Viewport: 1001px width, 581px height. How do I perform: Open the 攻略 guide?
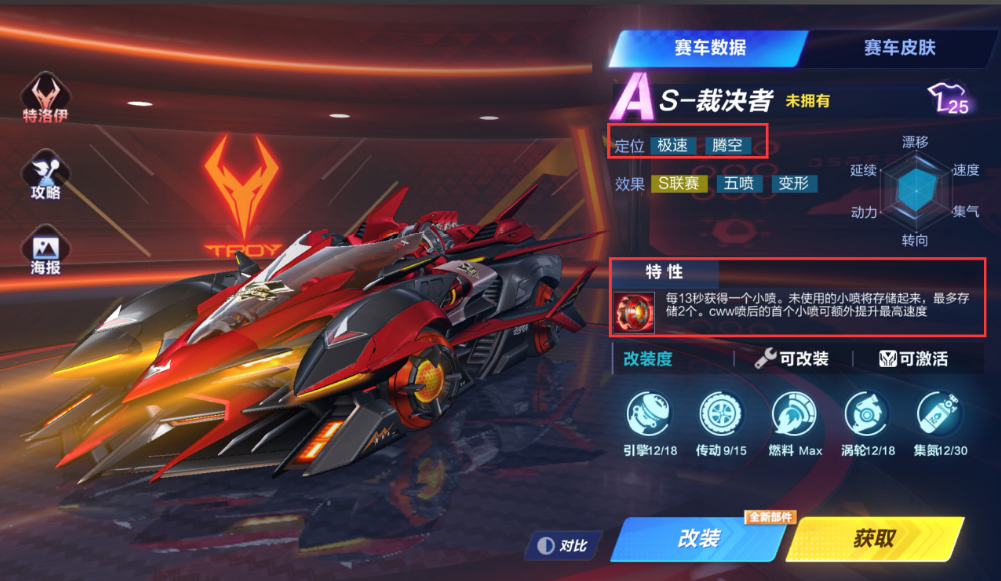click(x=46, y=172)
